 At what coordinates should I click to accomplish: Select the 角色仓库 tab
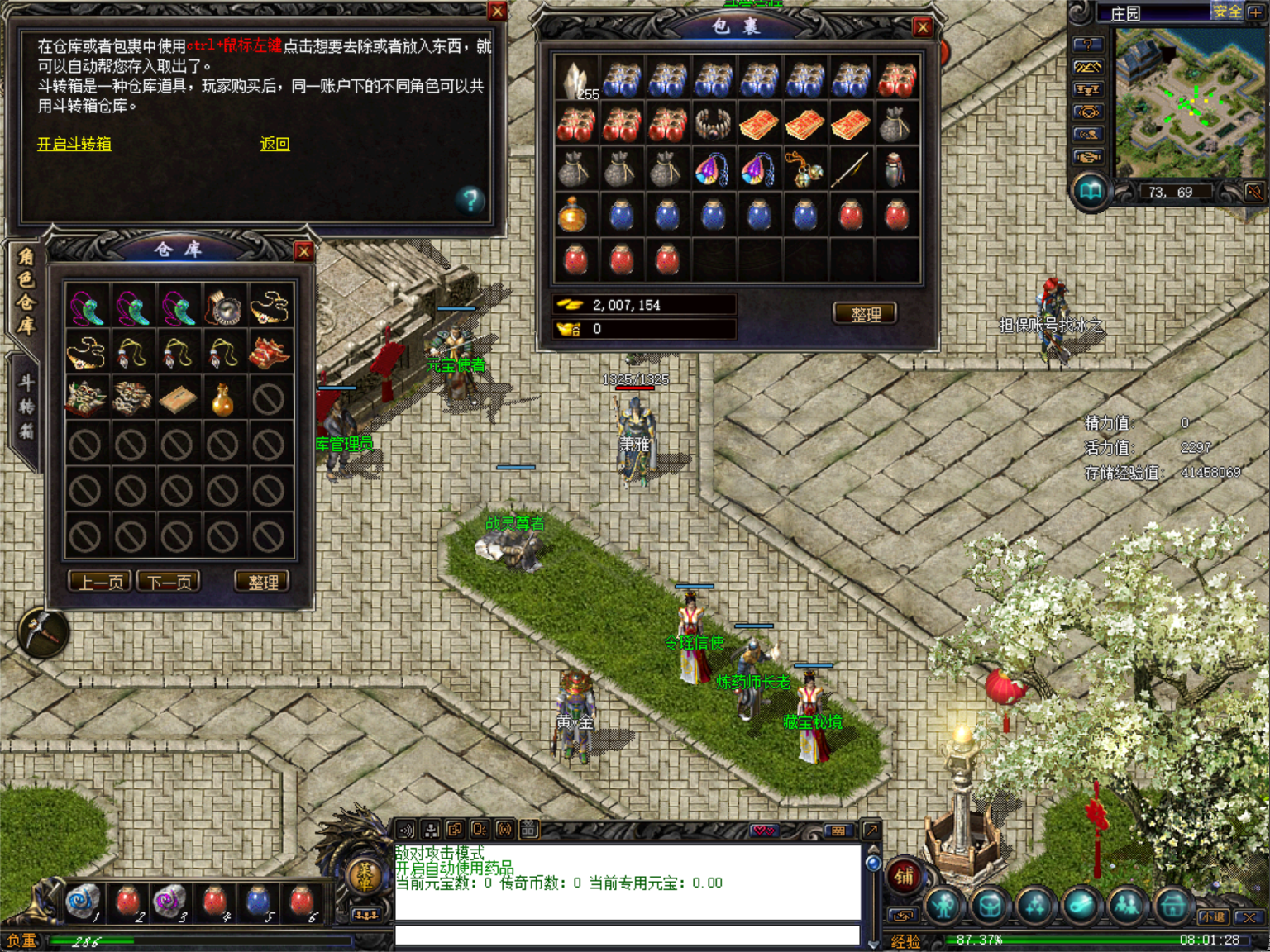tap(26, 291)
